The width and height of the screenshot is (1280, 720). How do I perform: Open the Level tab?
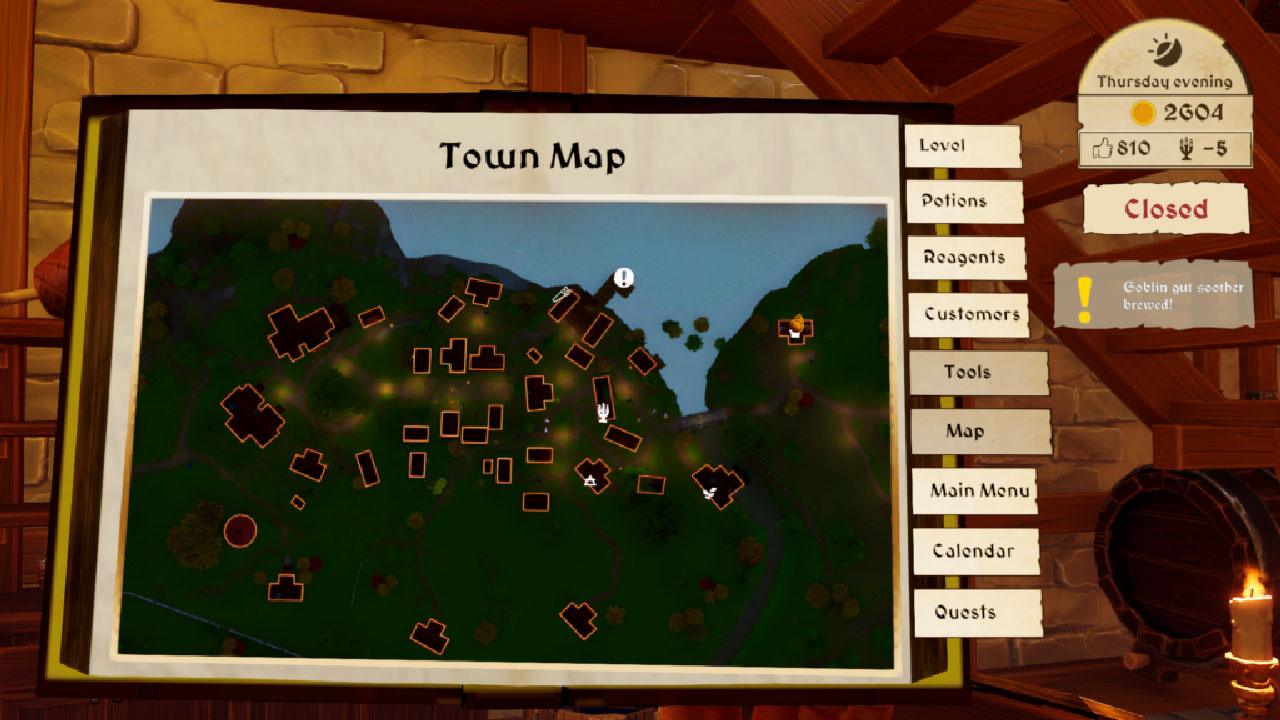[x=962, y=146]
